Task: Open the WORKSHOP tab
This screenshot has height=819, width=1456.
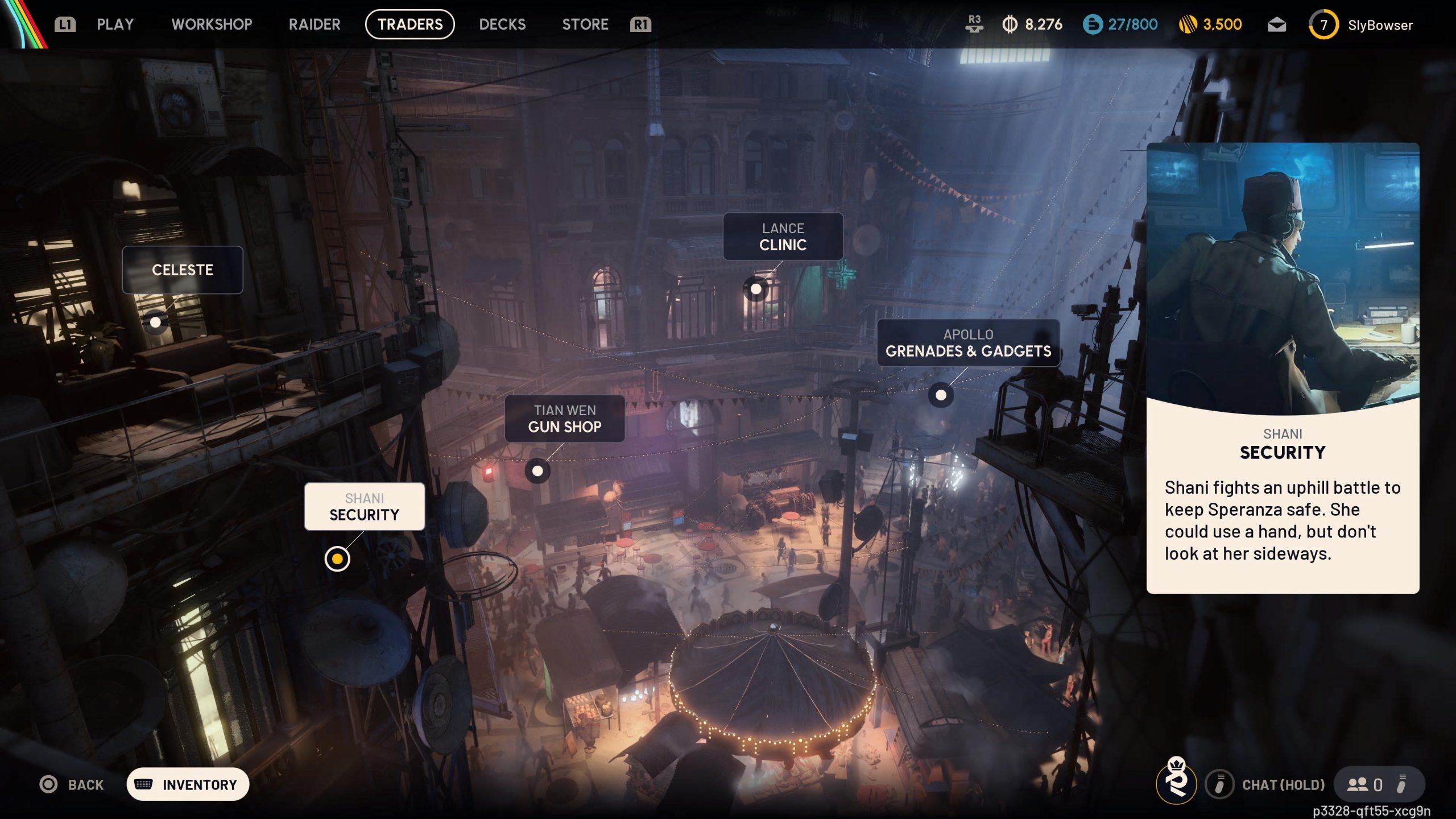Action: click(x=212, y=24)
